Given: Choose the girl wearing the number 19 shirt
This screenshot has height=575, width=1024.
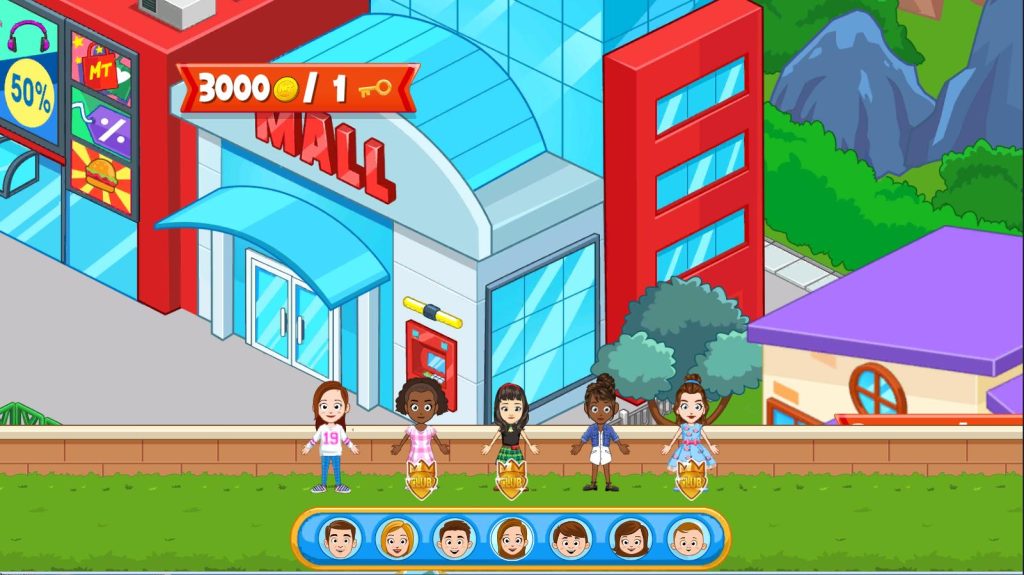Looking at the screenshot, I should 330,438.
